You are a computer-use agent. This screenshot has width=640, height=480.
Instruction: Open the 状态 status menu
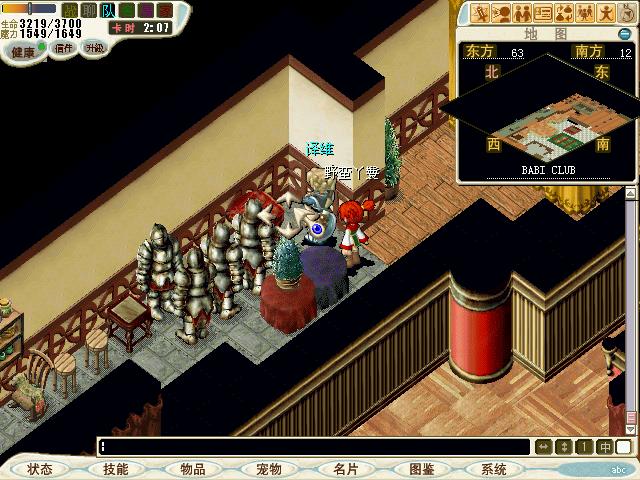[x=40, y=469]
